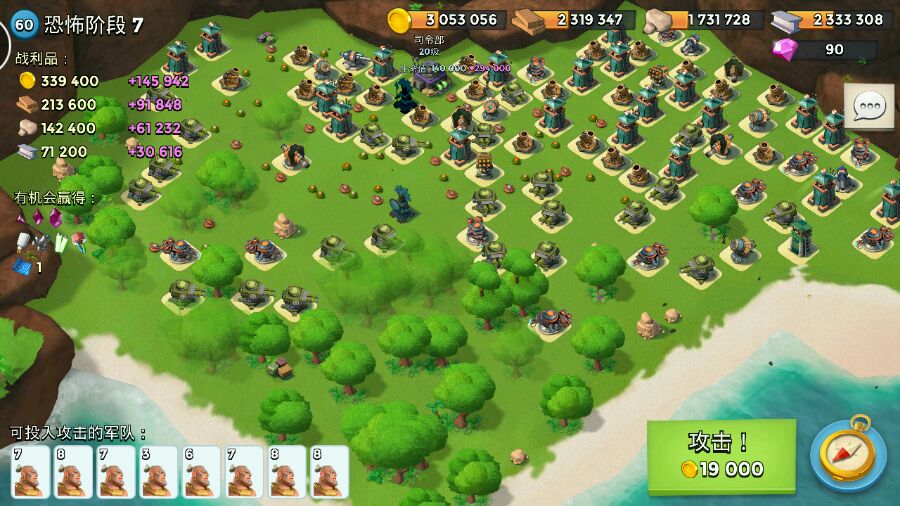Image resolution: width=900 pixels, height=506 pixels.
Task: Click the compass button to leave scouting
Action: 847,455
